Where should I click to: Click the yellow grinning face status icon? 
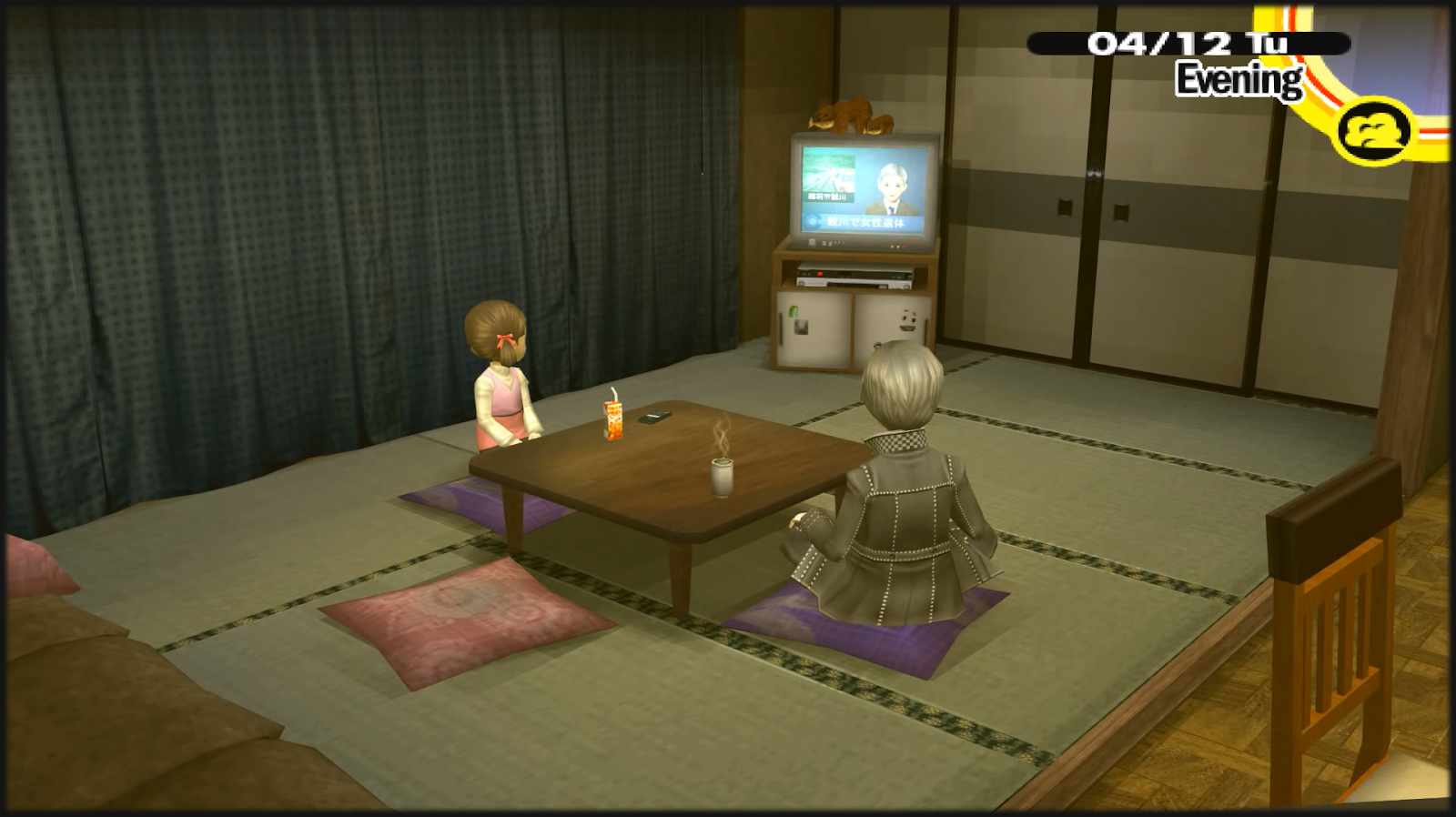point(1376,130)
